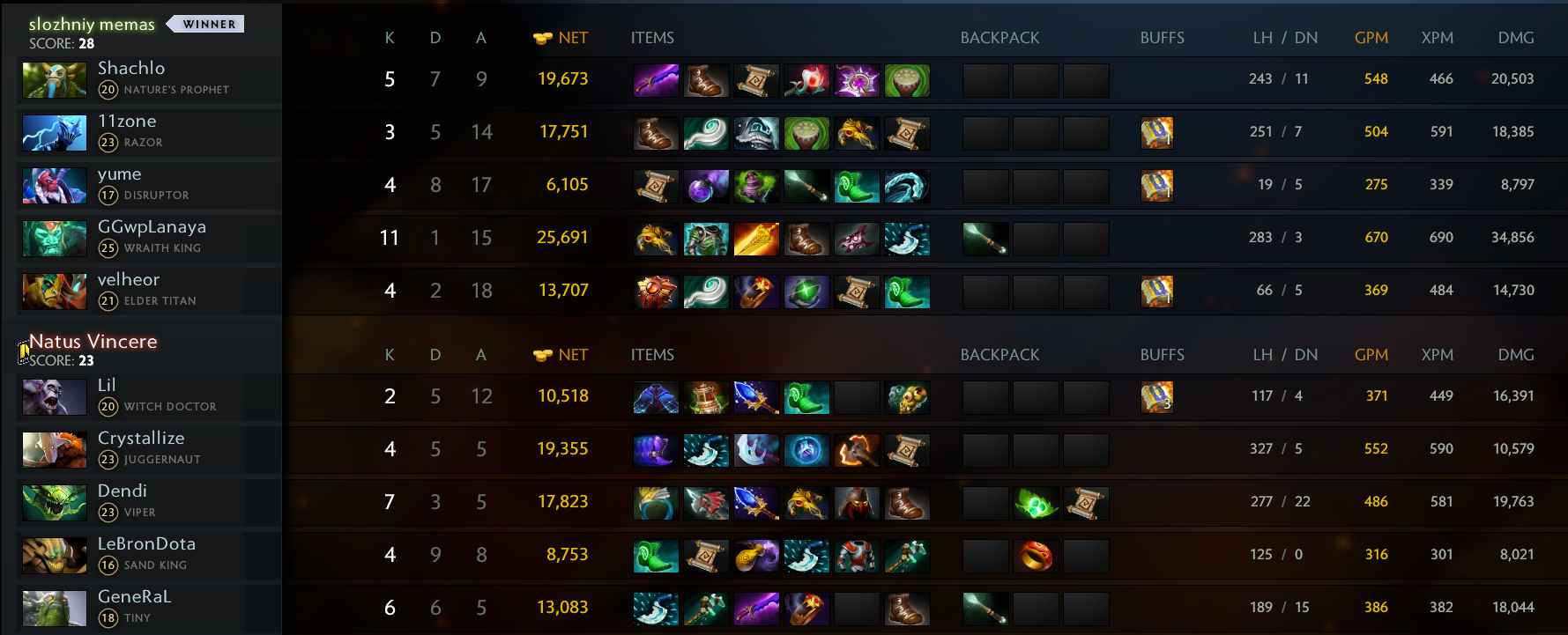The image size is (1568, 635).
Task: Inspect the wand in GeneRaL's backpack
Action: click(x=985, y=609)
